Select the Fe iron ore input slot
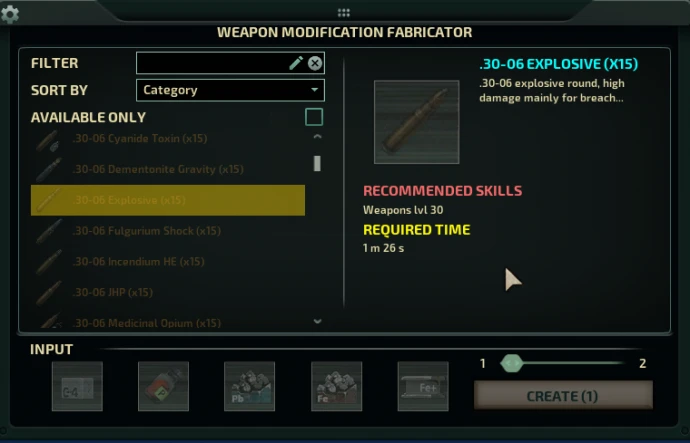 (336, 387)
